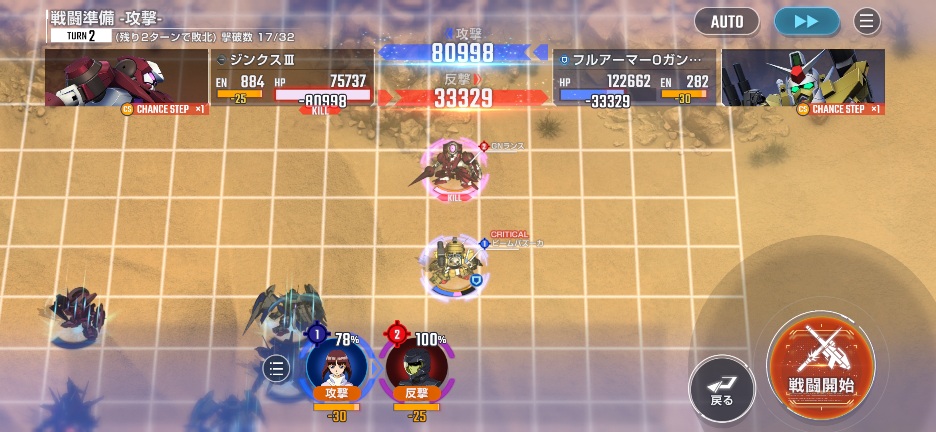This screenshot has width=936, height=432.
Task: Open the hamburger menu at top right
Action: click(x=867, y=21)
